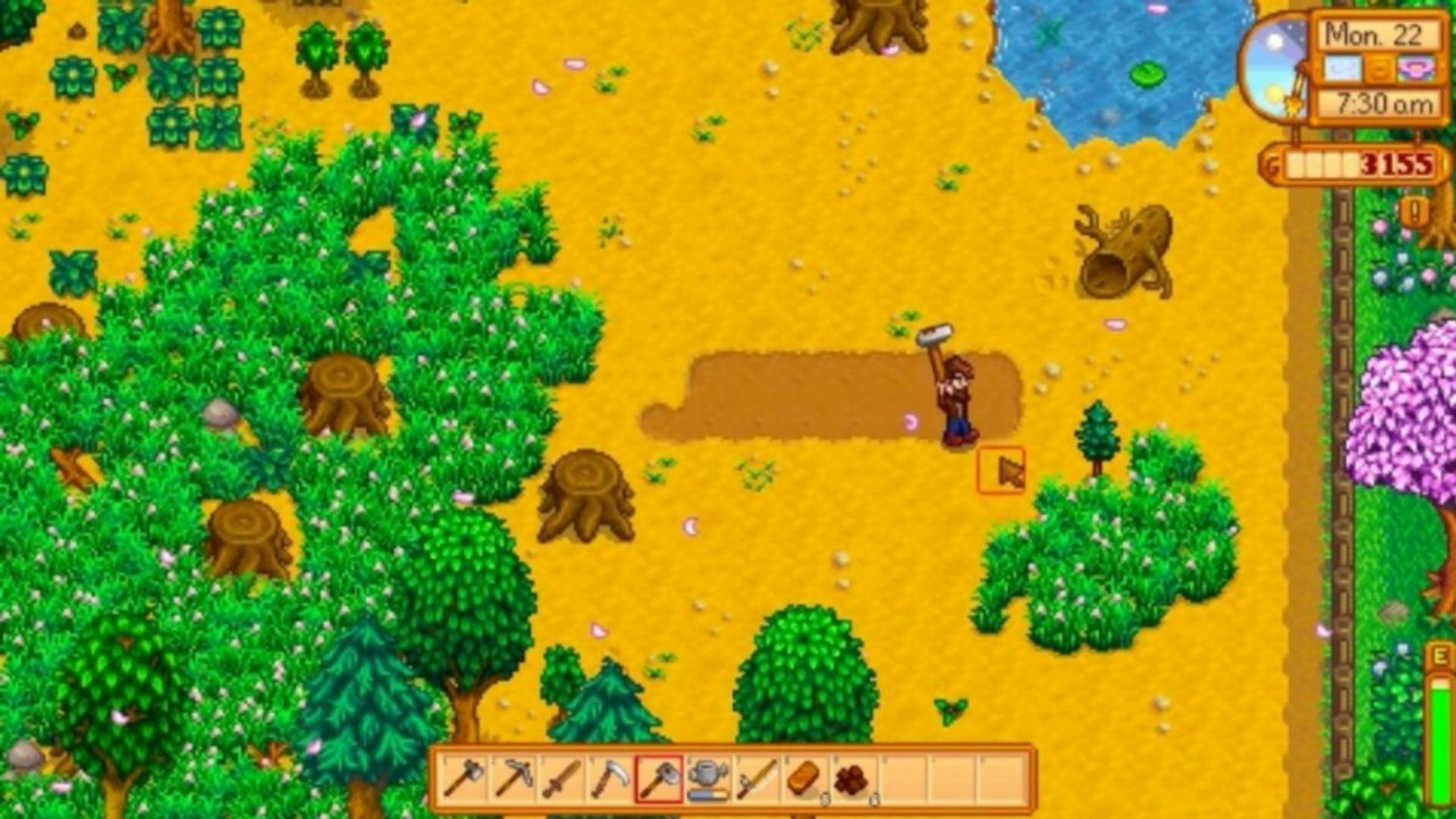Click the orange cursor arrow near the player
The height and width of the screenshot is (819, 1456).
1001,469
